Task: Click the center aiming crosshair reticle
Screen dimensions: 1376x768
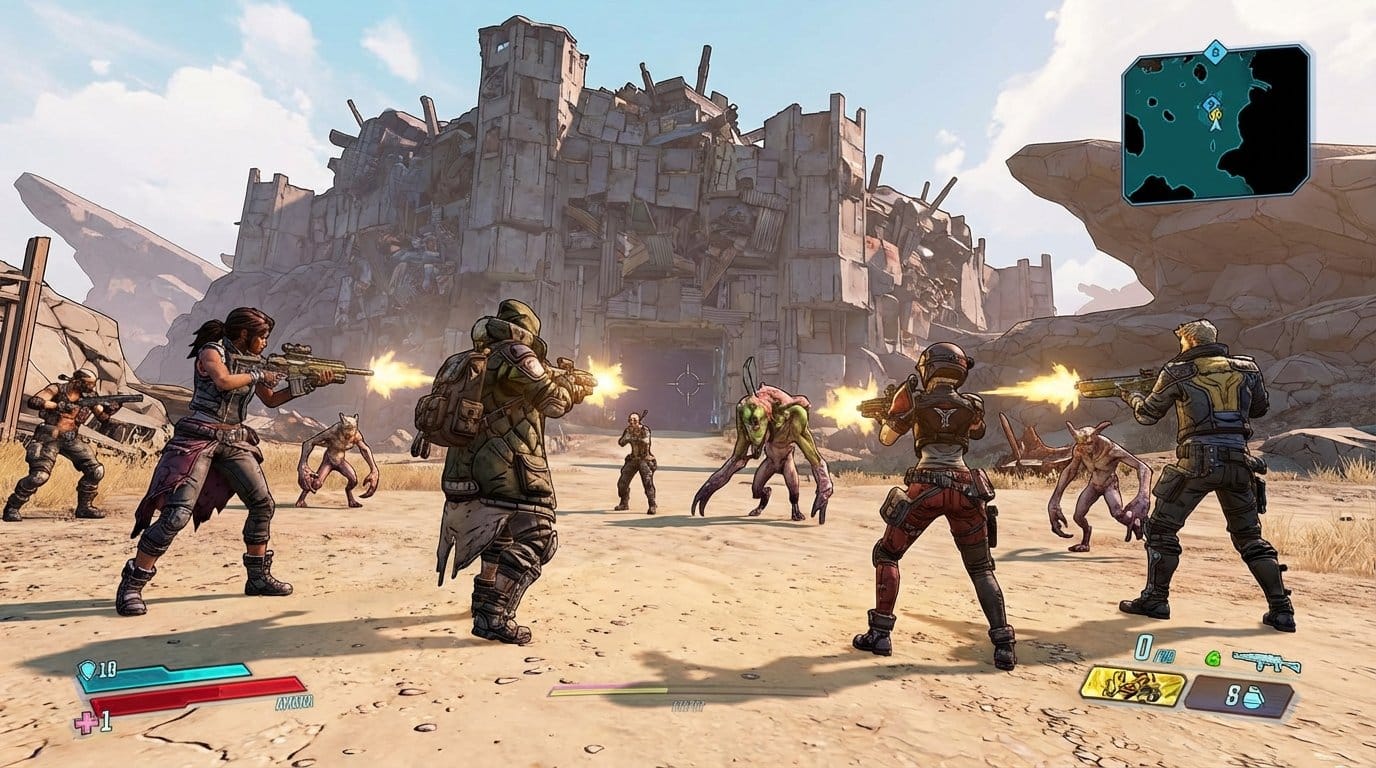Action: tap(688, 384)
